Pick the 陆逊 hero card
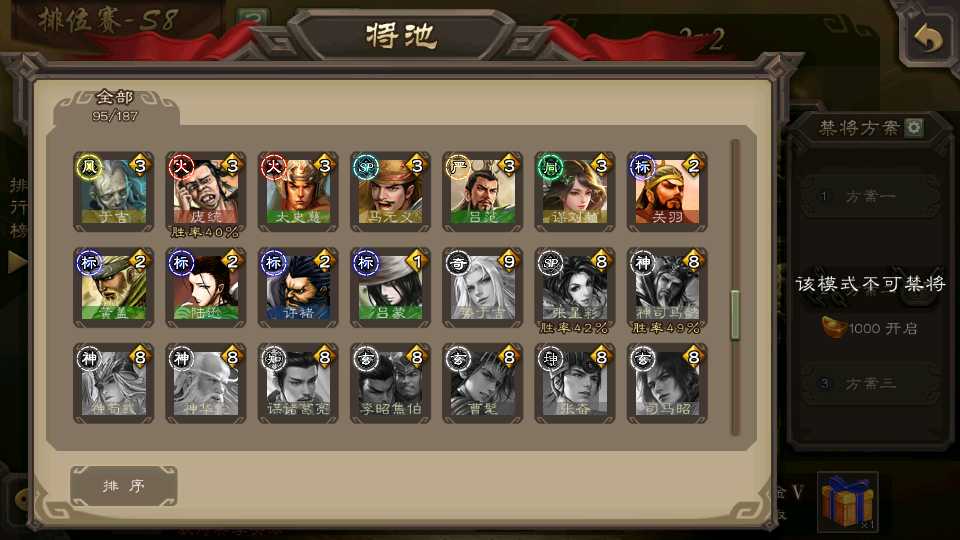Screen dimensions: 960x540 205,285
